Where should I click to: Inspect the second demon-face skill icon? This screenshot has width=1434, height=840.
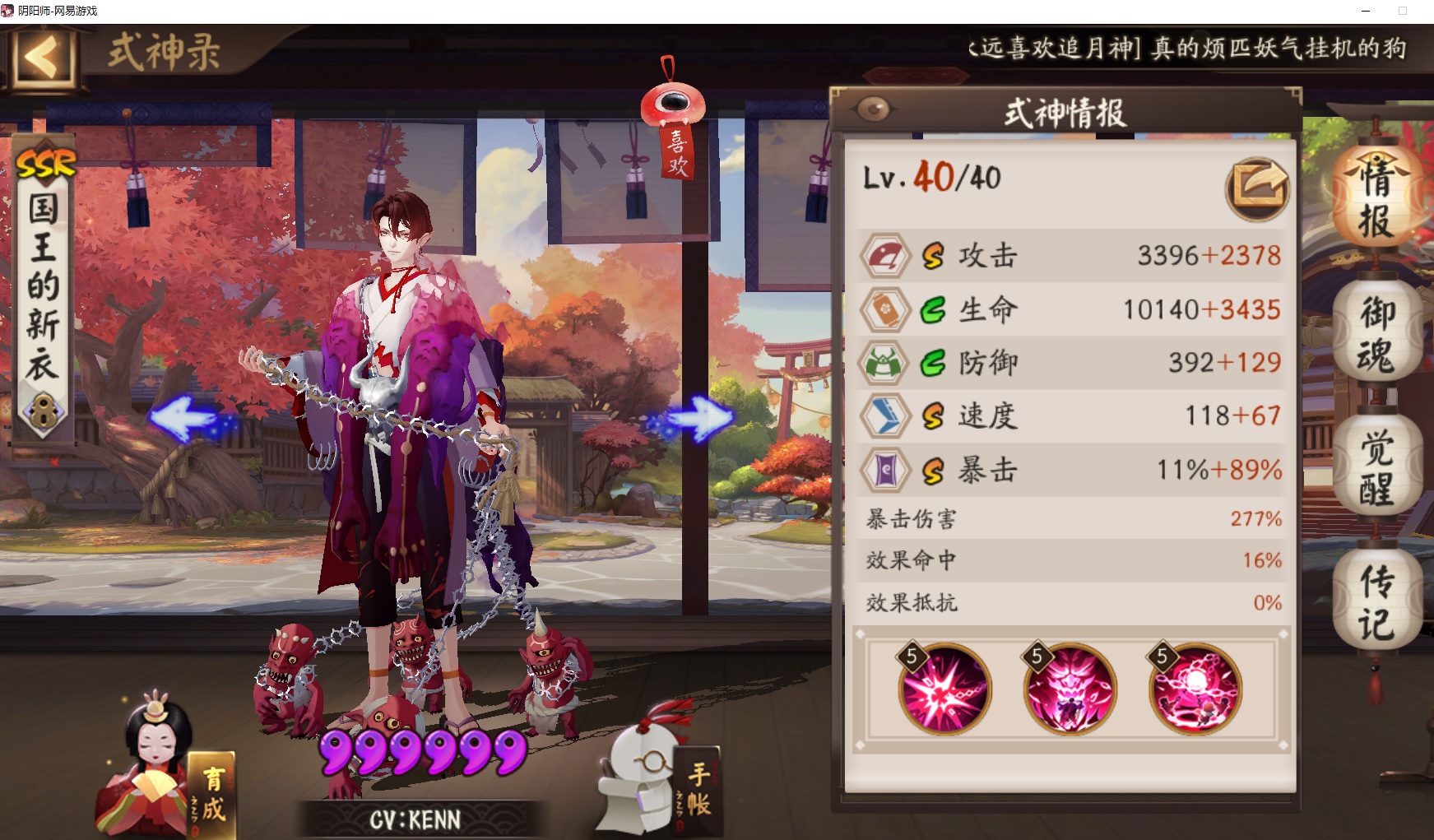click(1070, 689)
